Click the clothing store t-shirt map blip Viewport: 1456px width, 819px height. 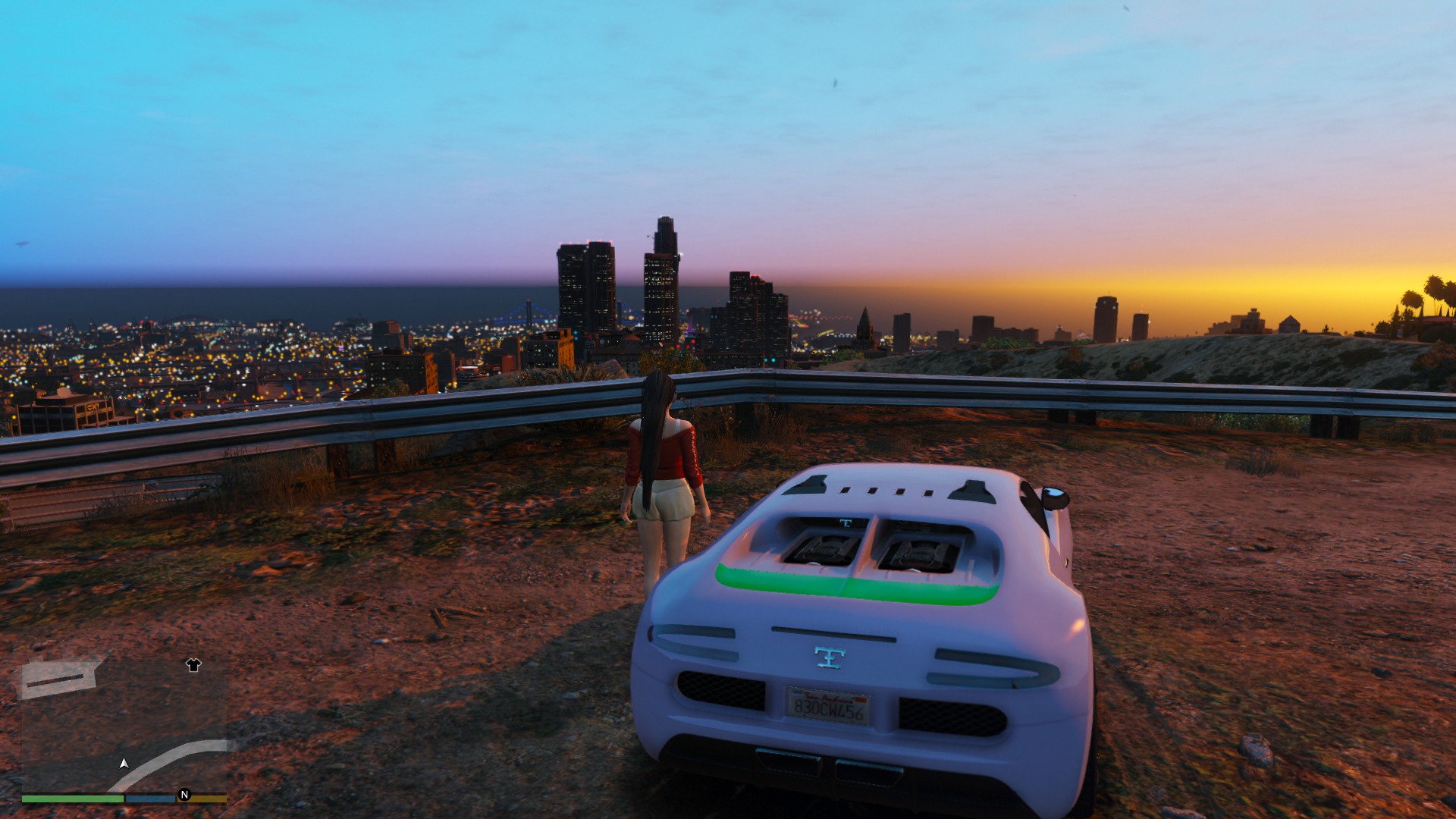(x=193, y=665)
